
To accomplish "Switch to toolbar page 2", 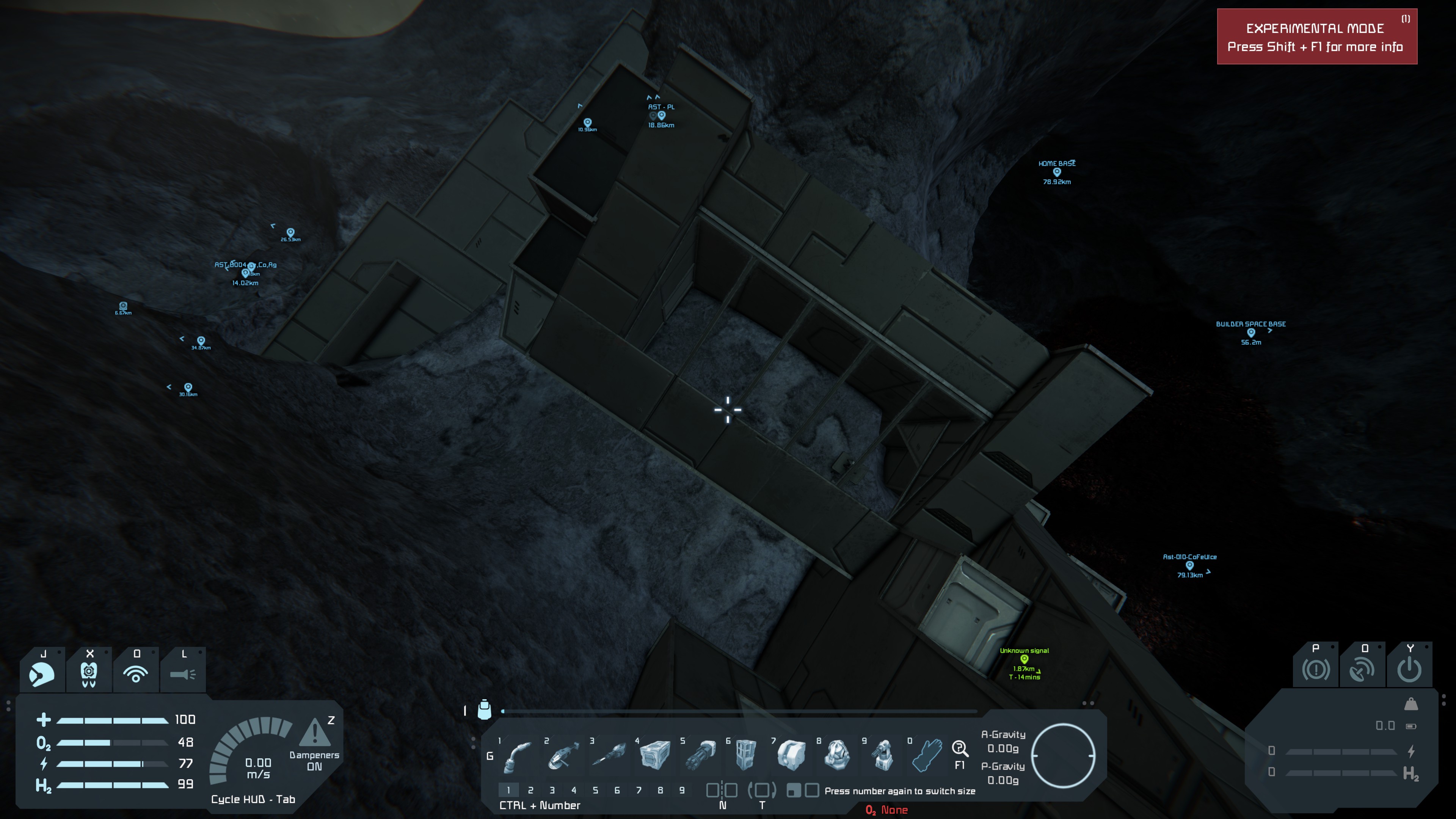I will click(x=530, y=790).
